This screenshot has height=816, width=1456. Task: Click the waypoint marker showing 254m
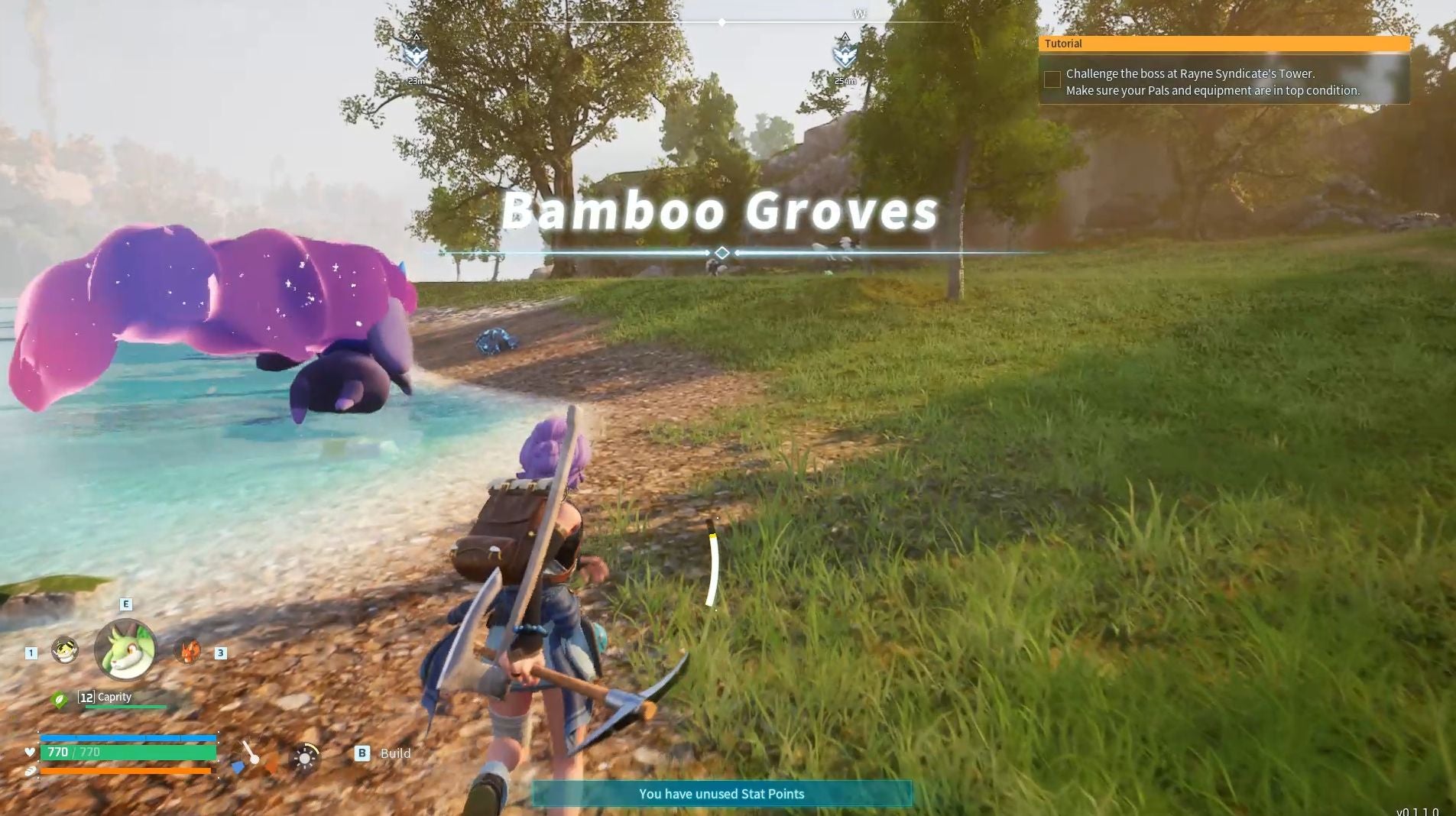point(845,53)
